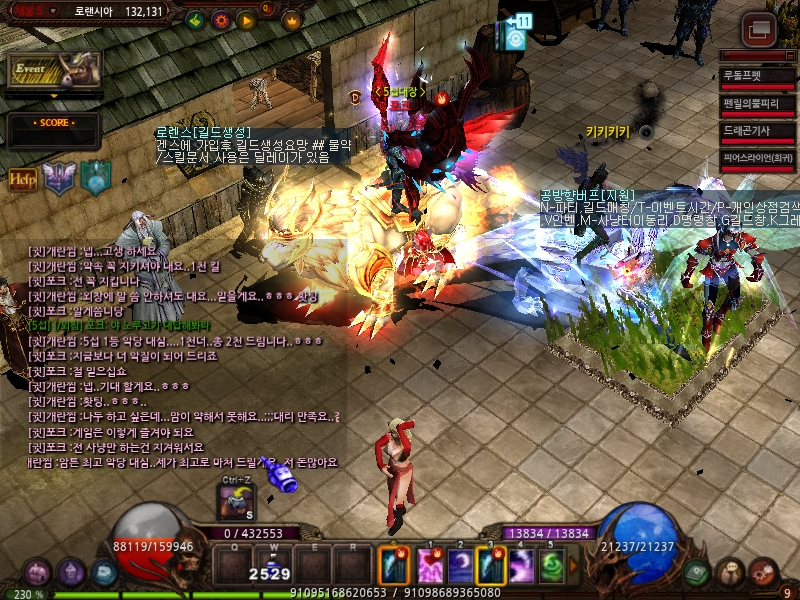Activate the crescent moon skill in slot 2
Screen dimensions: 800x600
pos(461,565)
